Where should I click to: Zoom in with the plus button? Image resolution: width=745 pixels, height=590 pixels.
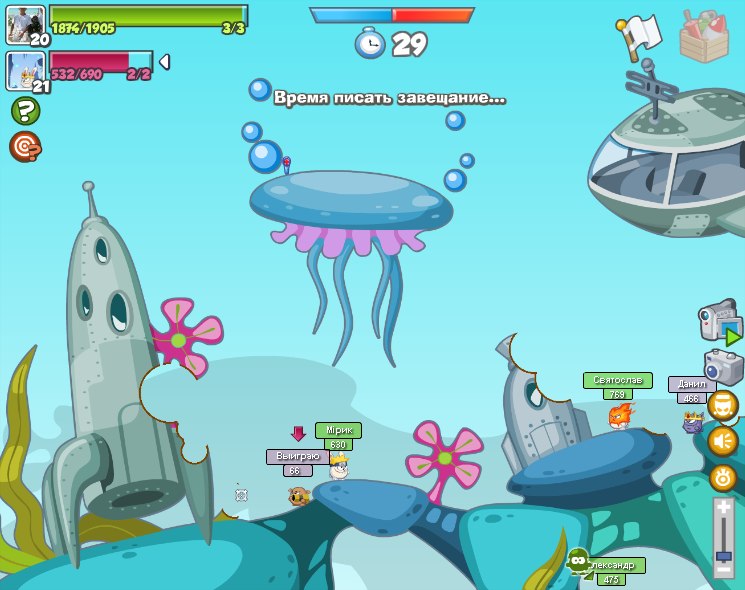724,509
